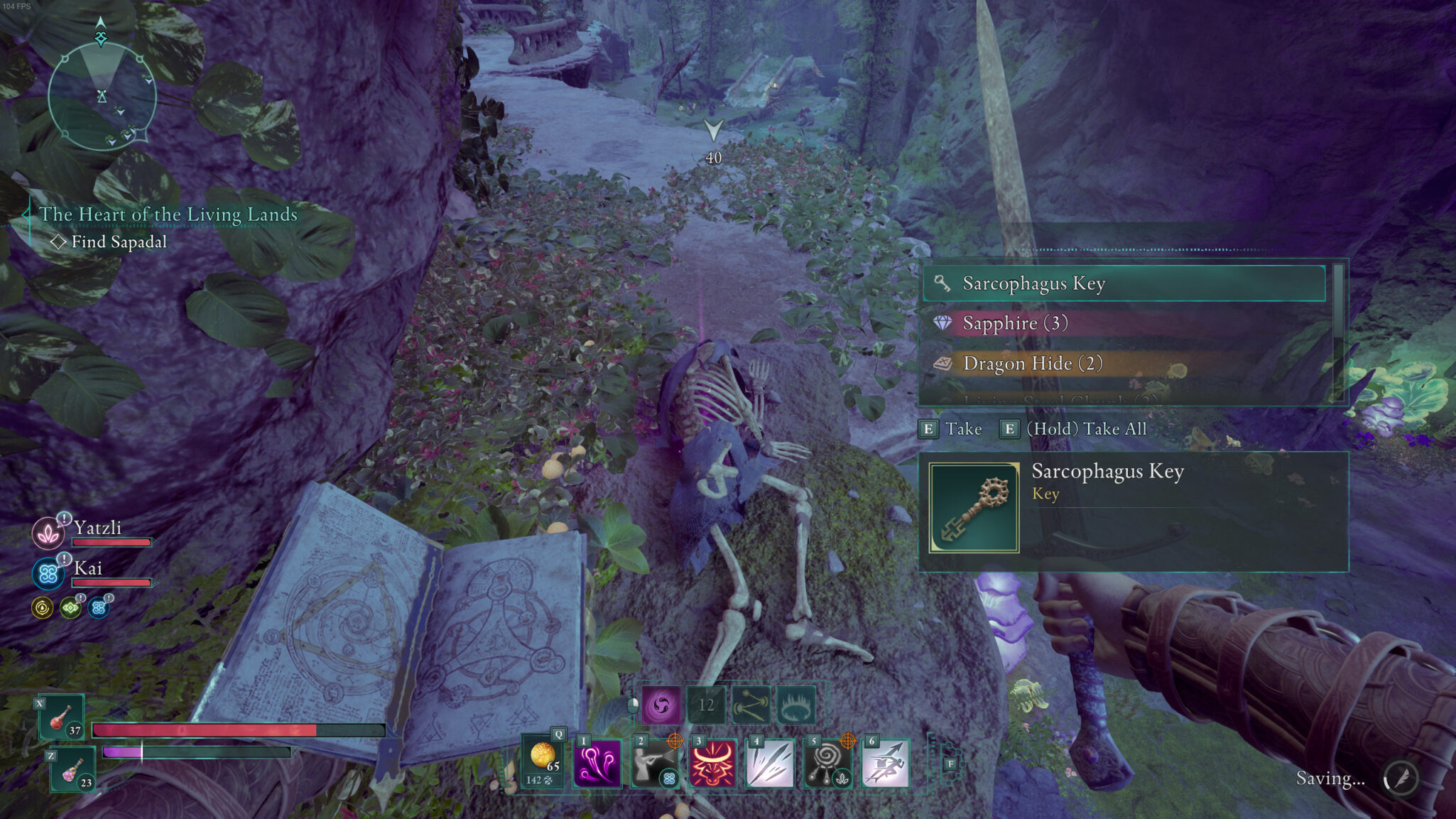Activate the red bull head ability
This screenshot has width=1456, height=819.
pyautogui.click(x=712, y=764)
